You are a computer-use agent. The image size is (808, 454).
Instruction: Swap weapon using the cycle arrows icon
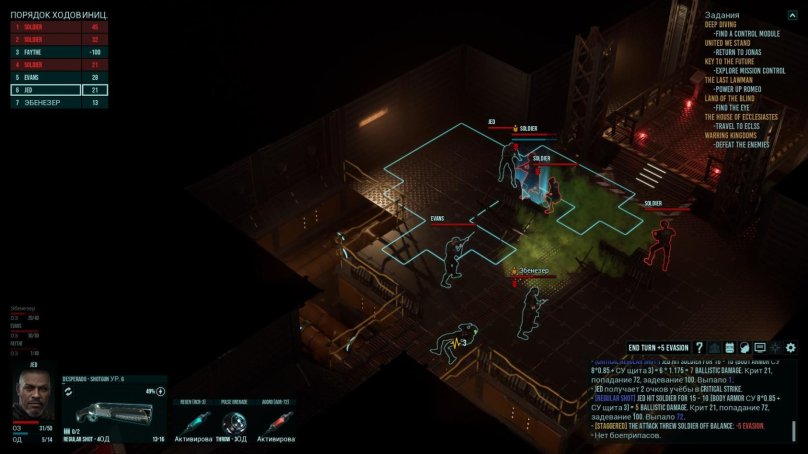click(x=68, y=392)
